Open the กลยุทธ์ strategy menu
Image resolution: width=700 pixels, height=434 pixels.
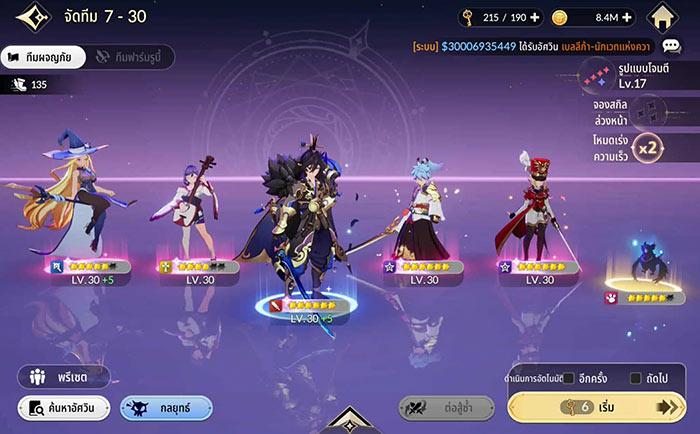point(166,407)
